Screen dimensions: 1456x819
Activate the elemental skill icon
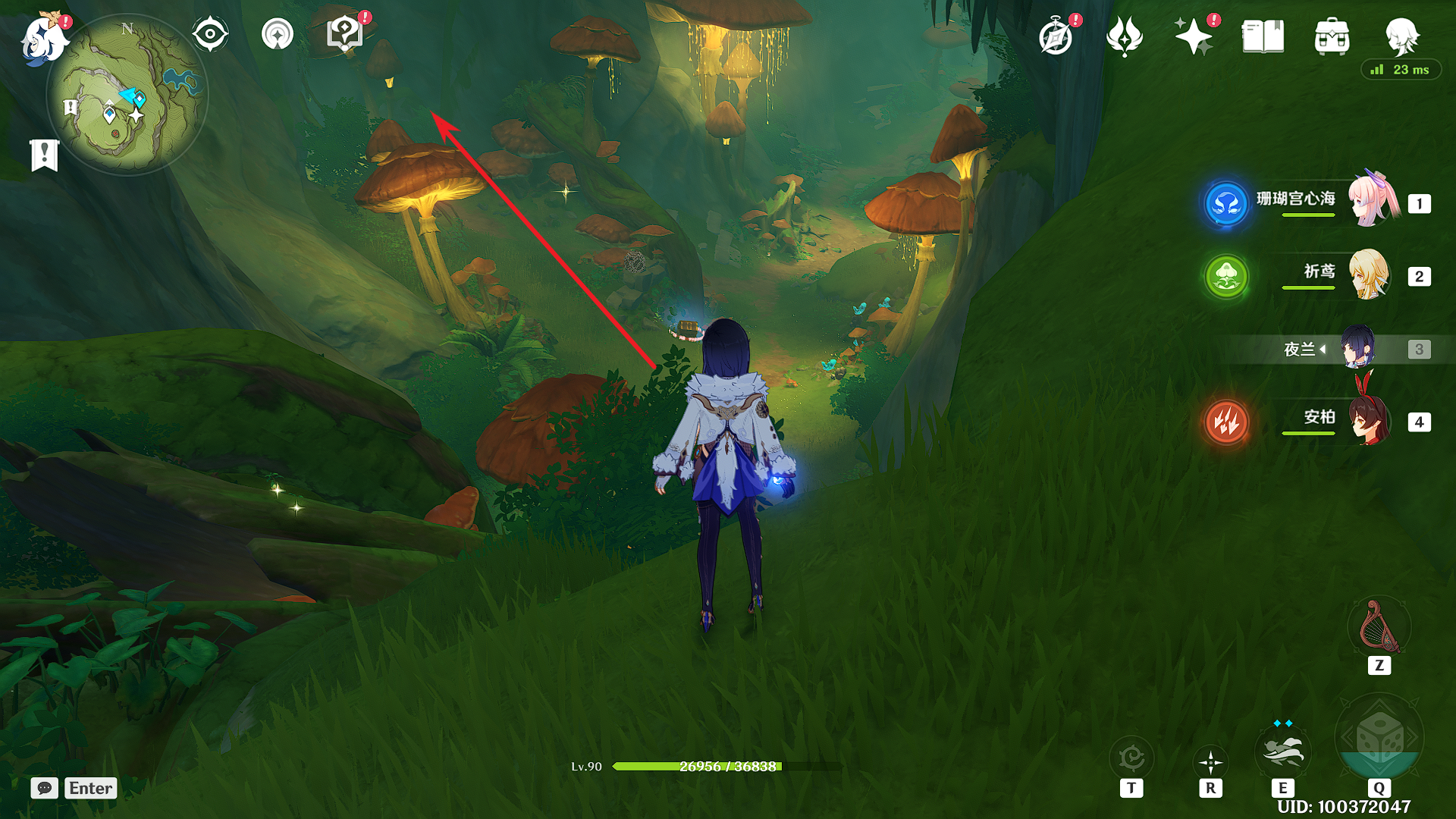(x=1282, y=752)
